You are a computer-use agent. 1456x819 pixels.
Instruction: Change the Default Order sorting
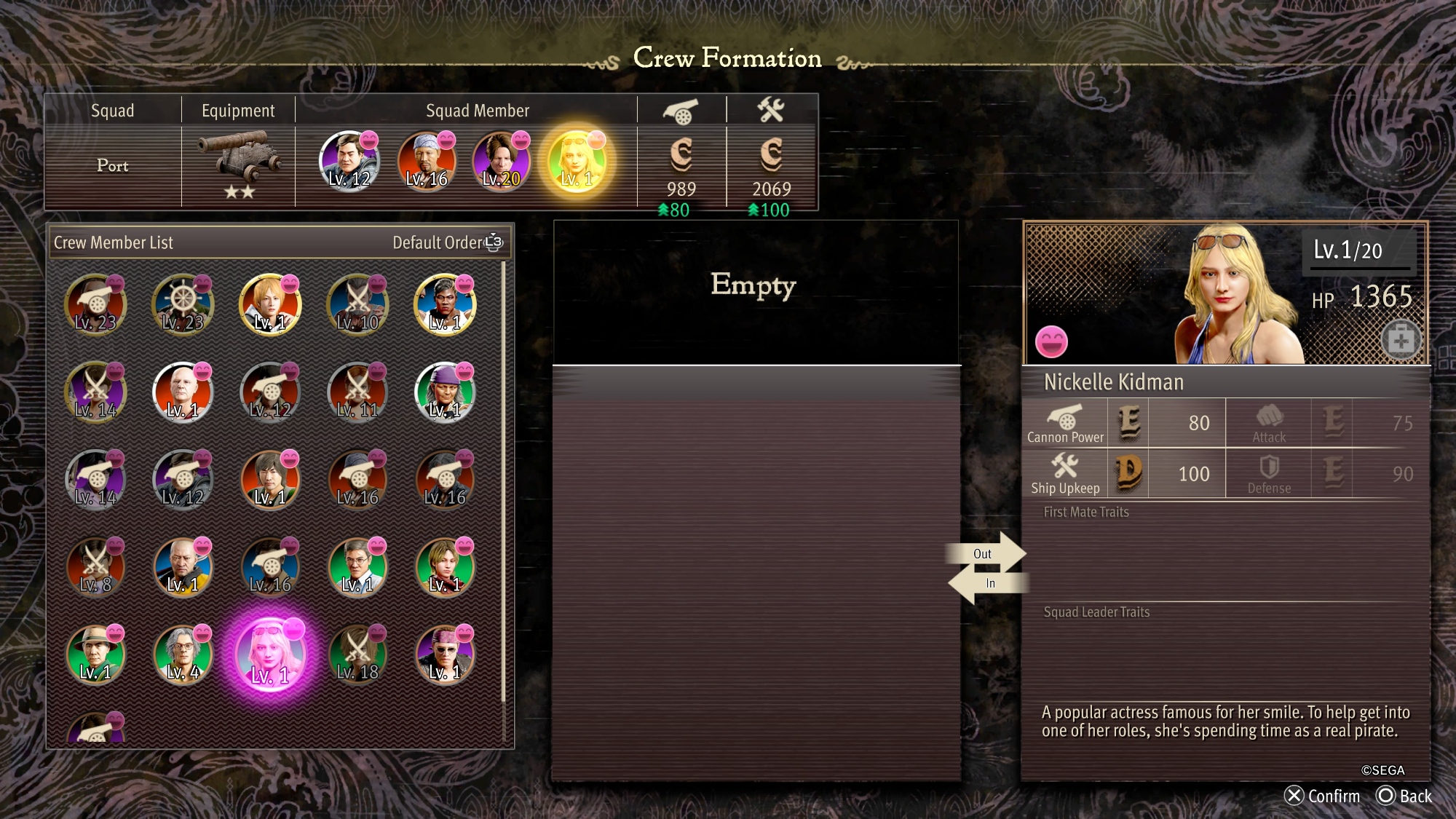point(447,242)
